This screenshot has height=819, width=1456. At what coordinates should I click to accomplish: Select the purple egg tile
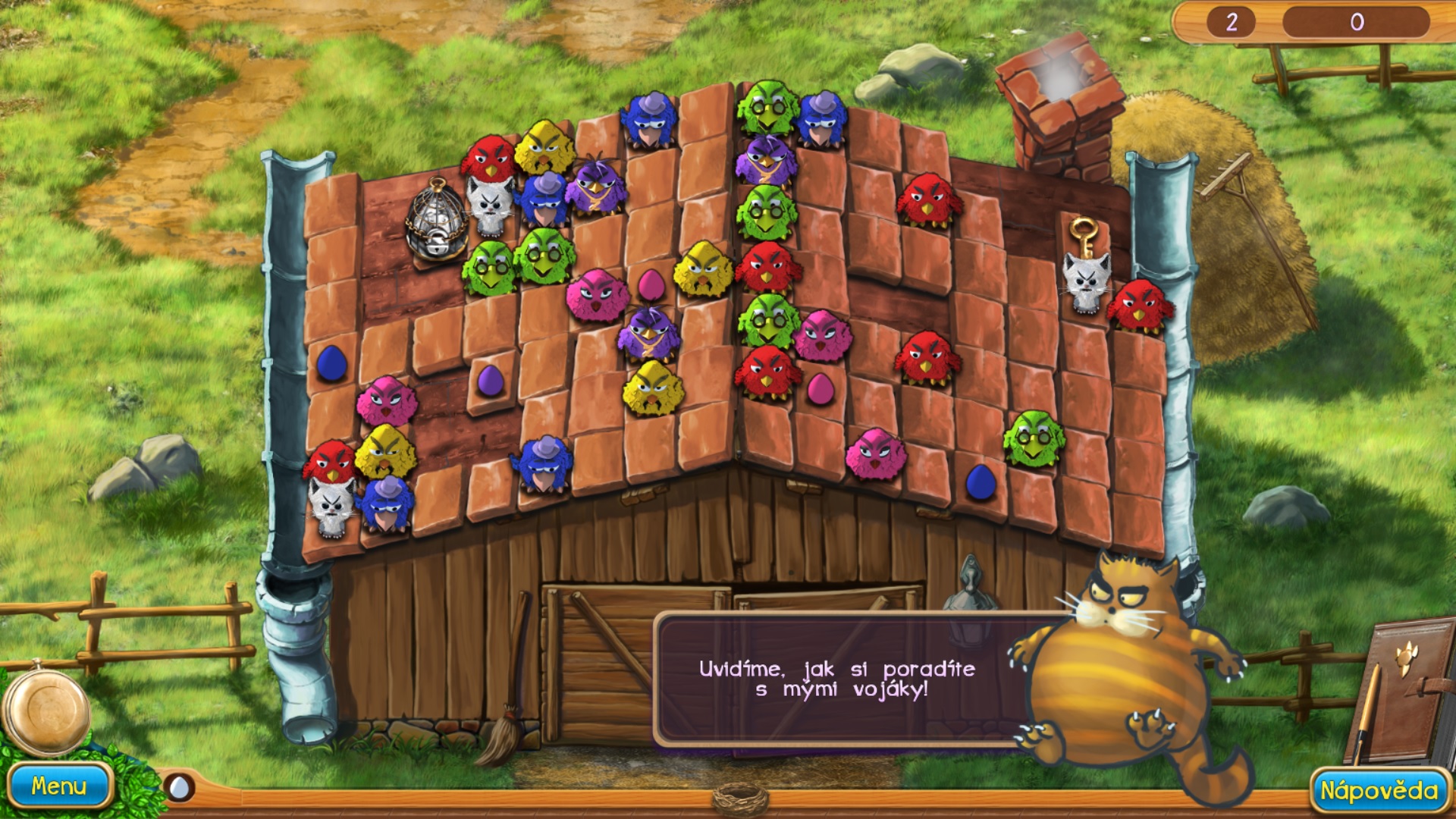pos(490,380)
